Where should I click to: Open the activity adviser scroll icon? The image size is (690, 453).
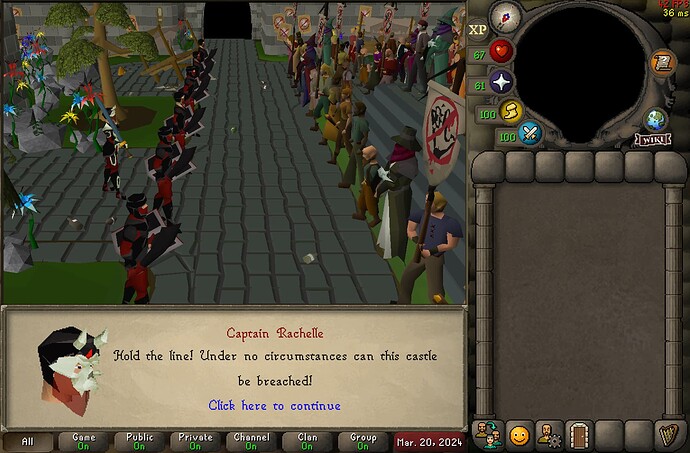pos(662,63)
